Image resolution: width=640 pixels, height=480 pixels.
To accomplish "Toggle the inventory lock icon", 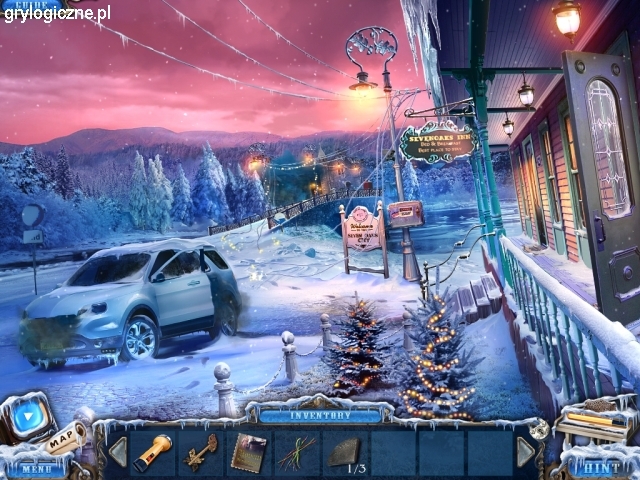I will (x=541, y=428).
